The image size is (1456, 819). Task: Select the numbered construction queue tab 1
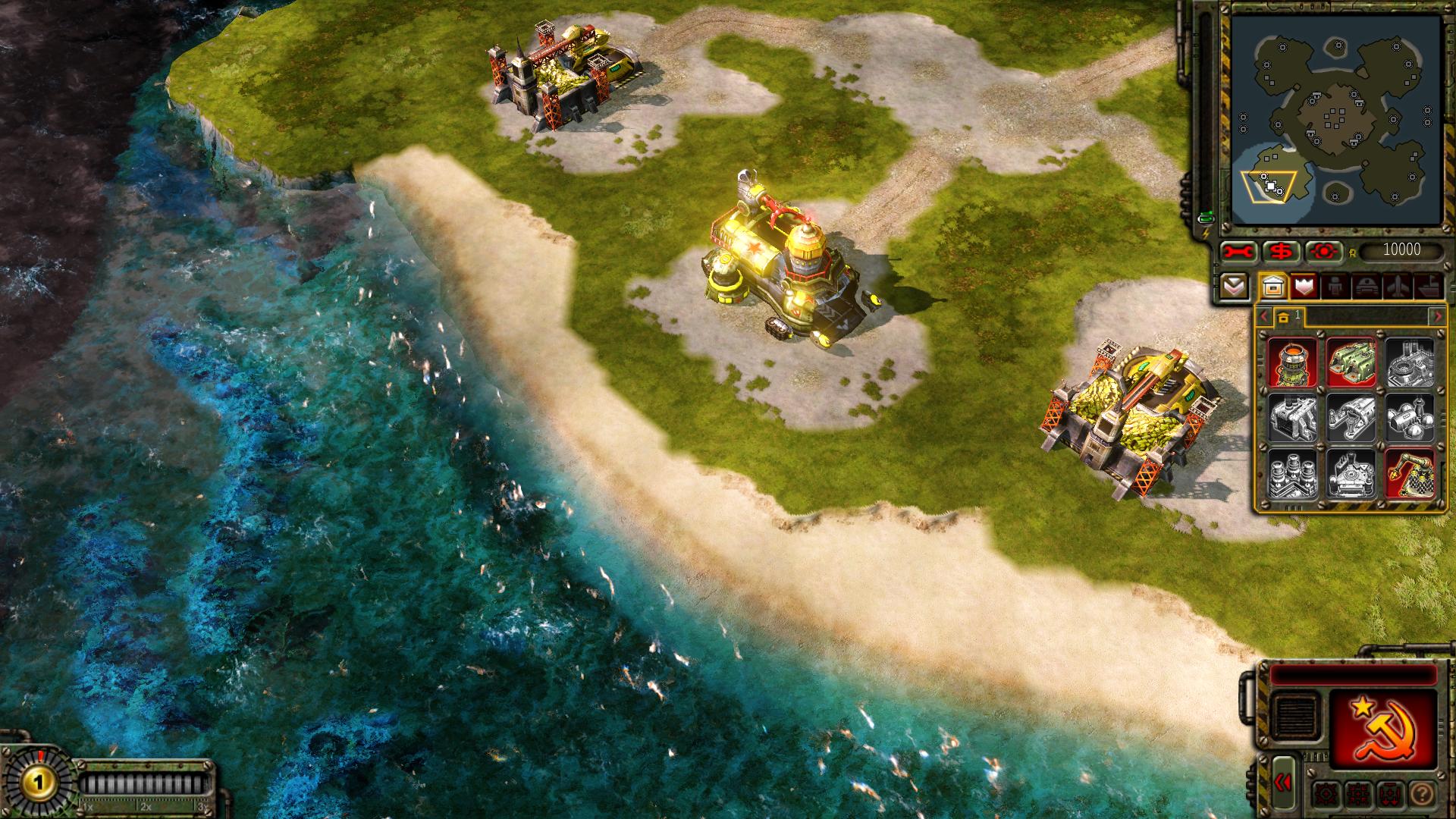[x=1289, y=316]
